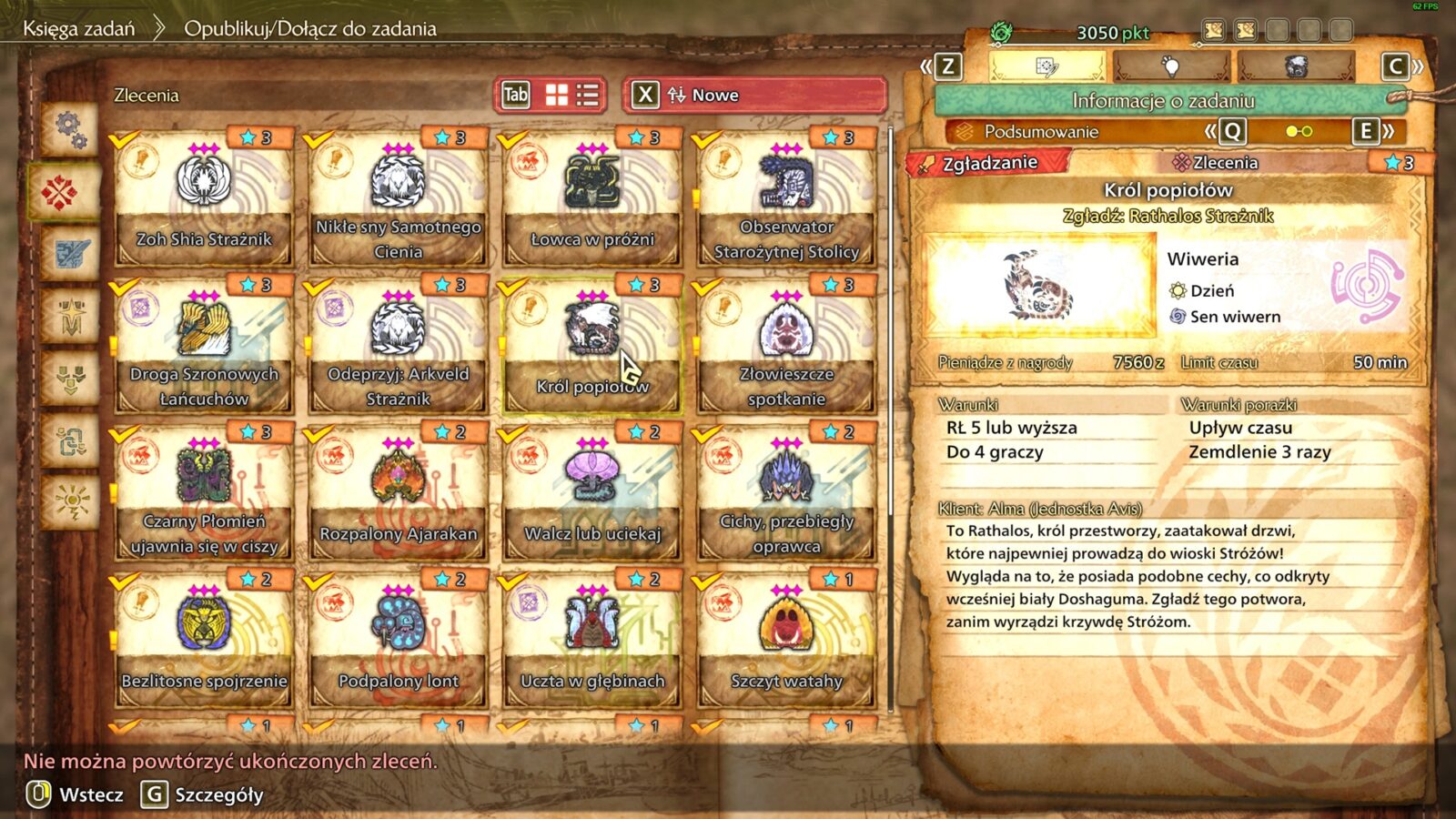This screenshot has height=819, width=1456.
Task: Select the Uczta w głębinach quest
Action: [x=592, y=642]
